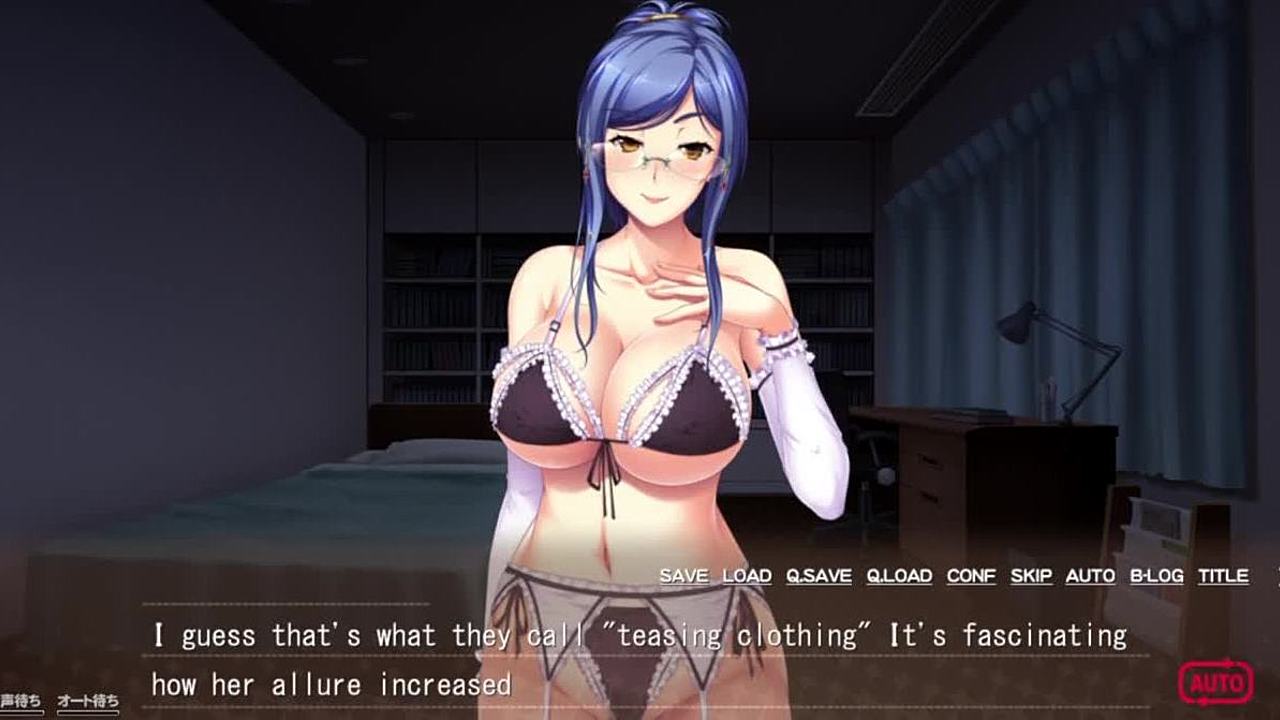The height and width of the screenshot is (720, 1280).
Task: Activate SKIP to fast-forward dialogue
Action: pyautogui.click(x=1031, y=576)
